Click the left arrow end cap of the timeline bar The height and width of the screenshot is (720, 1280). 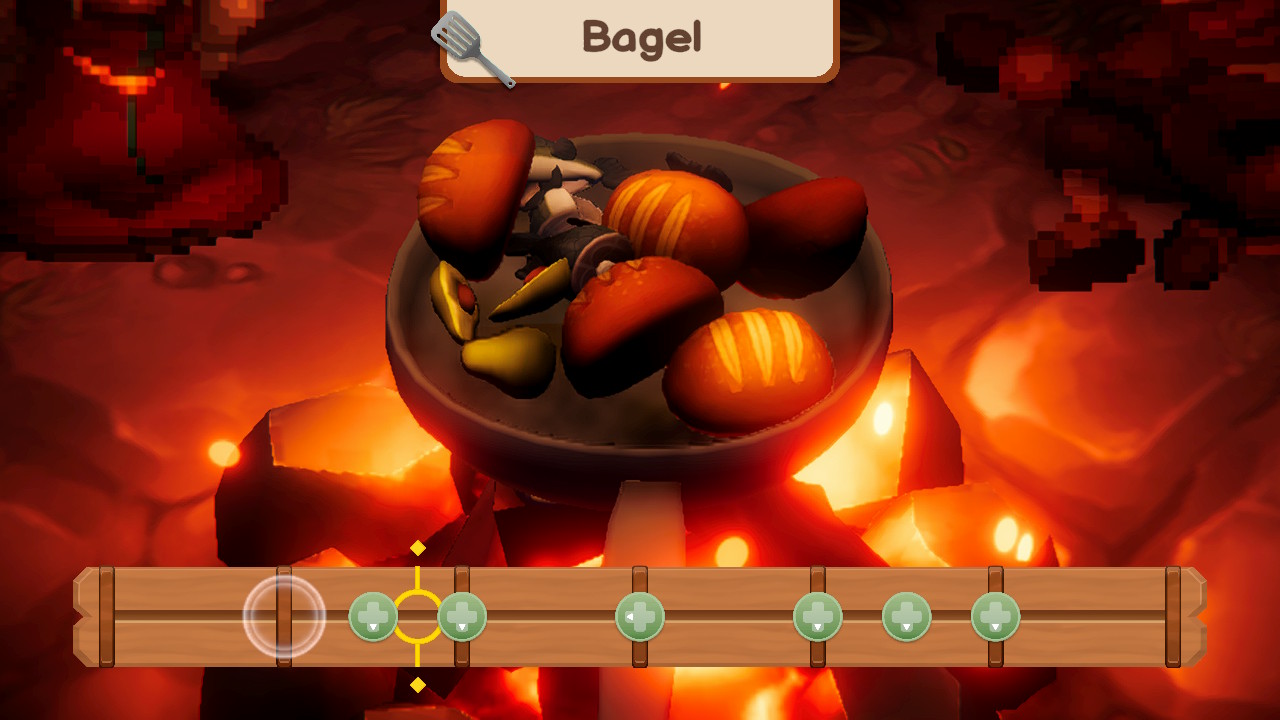click(90, 616)
